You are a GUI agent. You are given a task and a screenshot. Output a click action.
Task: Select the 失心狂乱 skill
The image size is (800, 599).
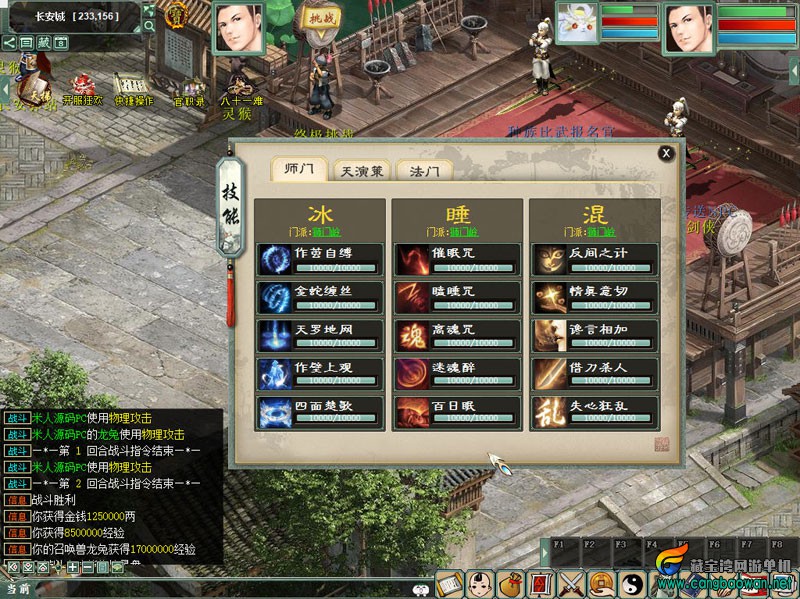coord(595,411)
